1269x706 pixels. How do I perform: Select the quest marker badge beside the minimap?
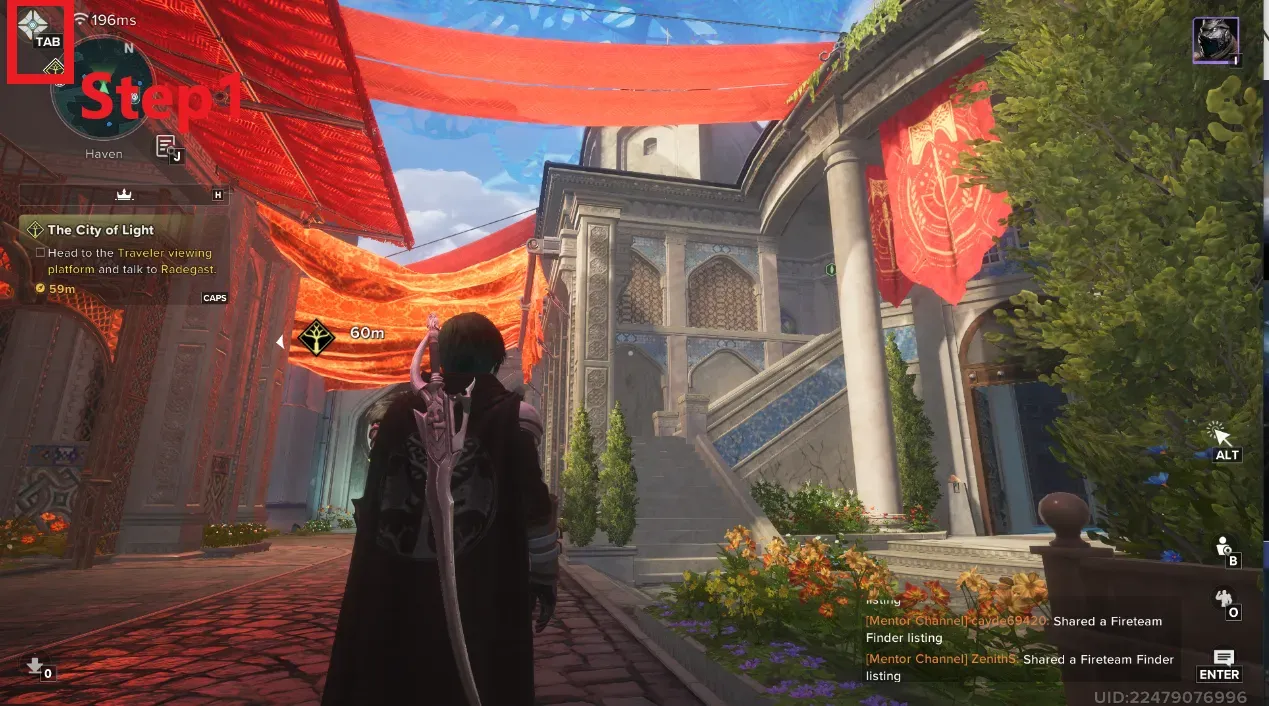(x=54, y=68)
